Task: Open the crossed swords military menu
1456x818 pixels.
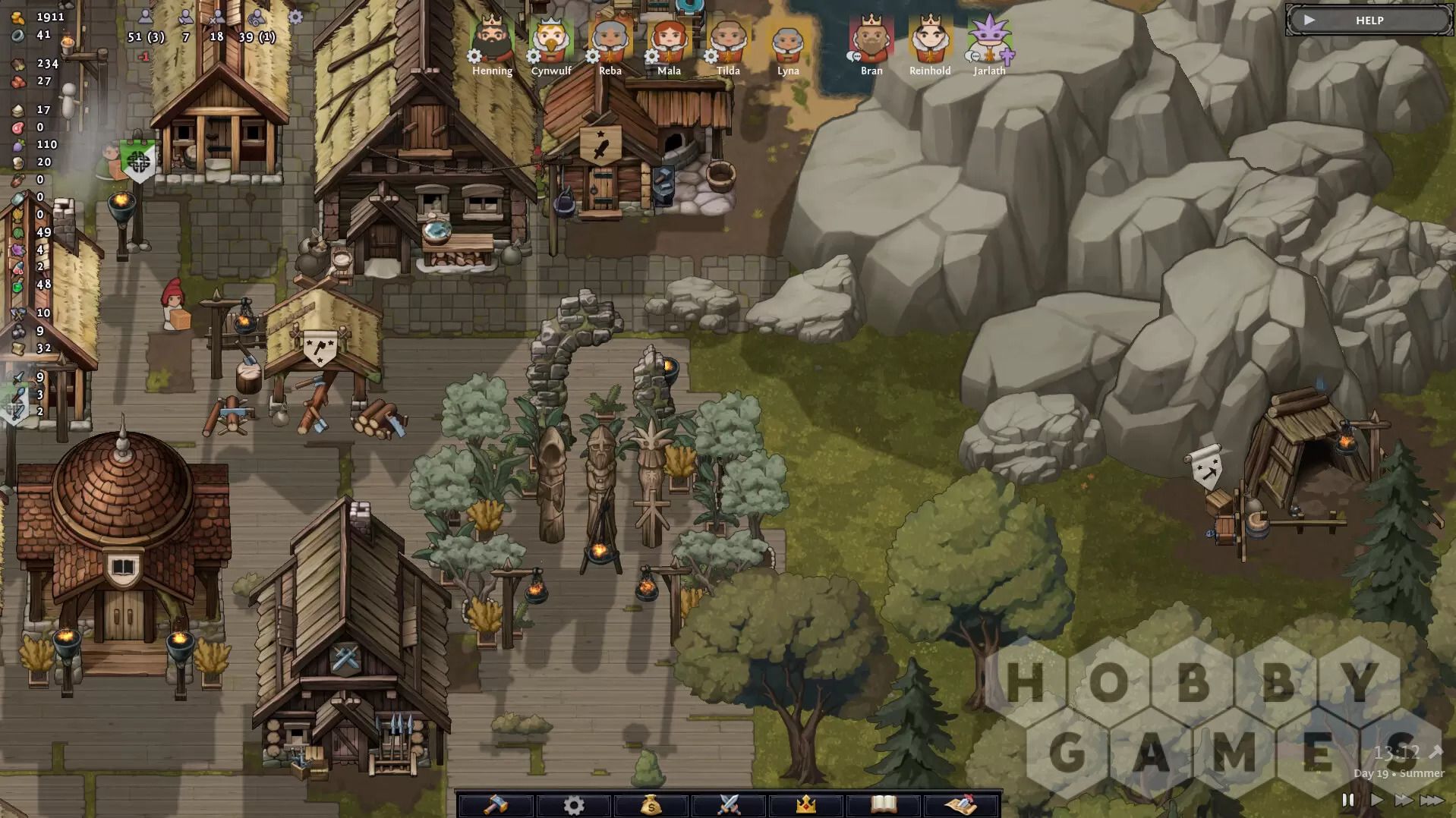Action: tap(729, 804)
